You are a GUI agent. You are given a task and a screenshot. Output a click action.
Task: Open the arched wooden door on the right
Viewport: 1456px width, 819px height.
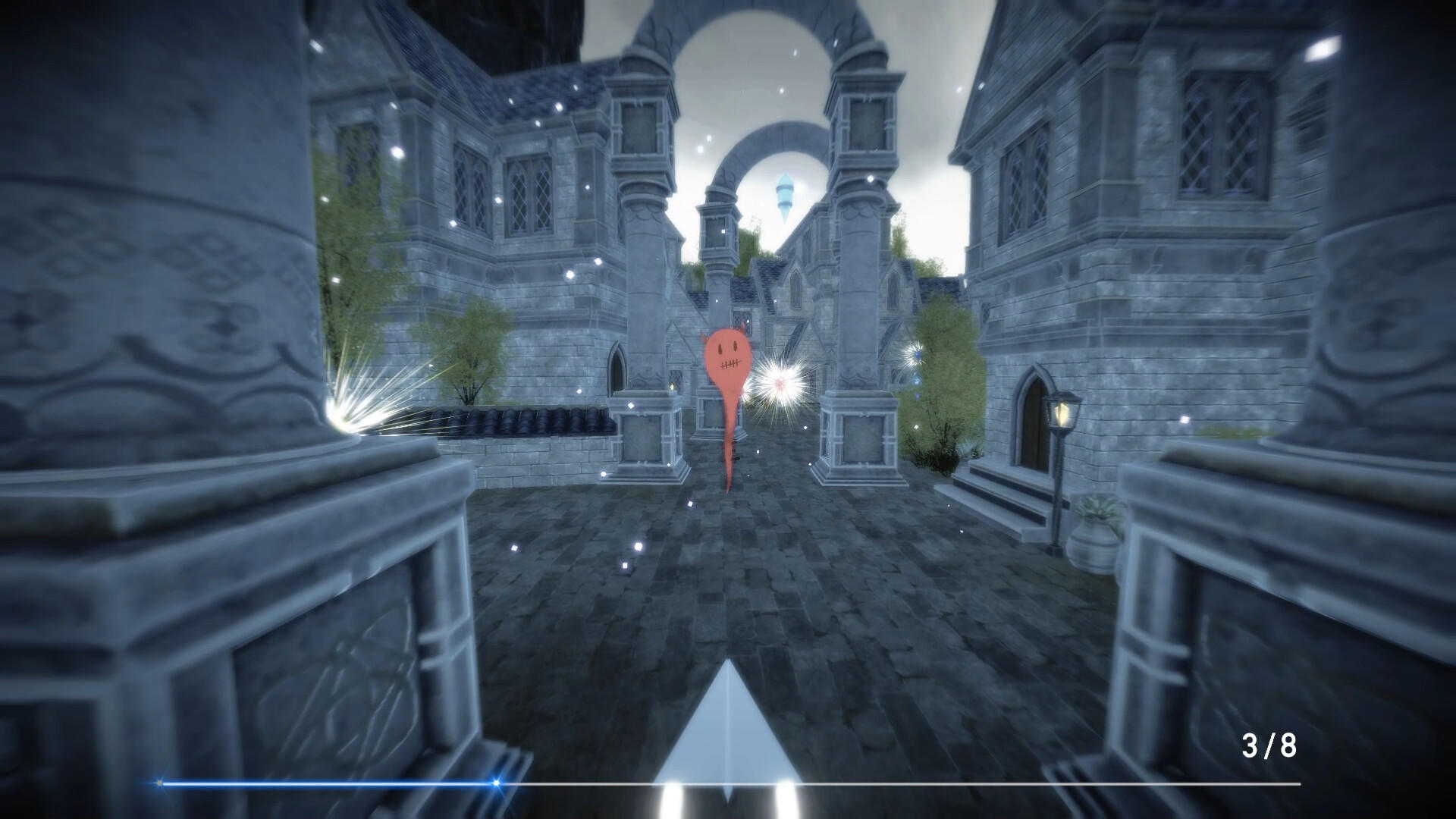(x=1030, y=423)
